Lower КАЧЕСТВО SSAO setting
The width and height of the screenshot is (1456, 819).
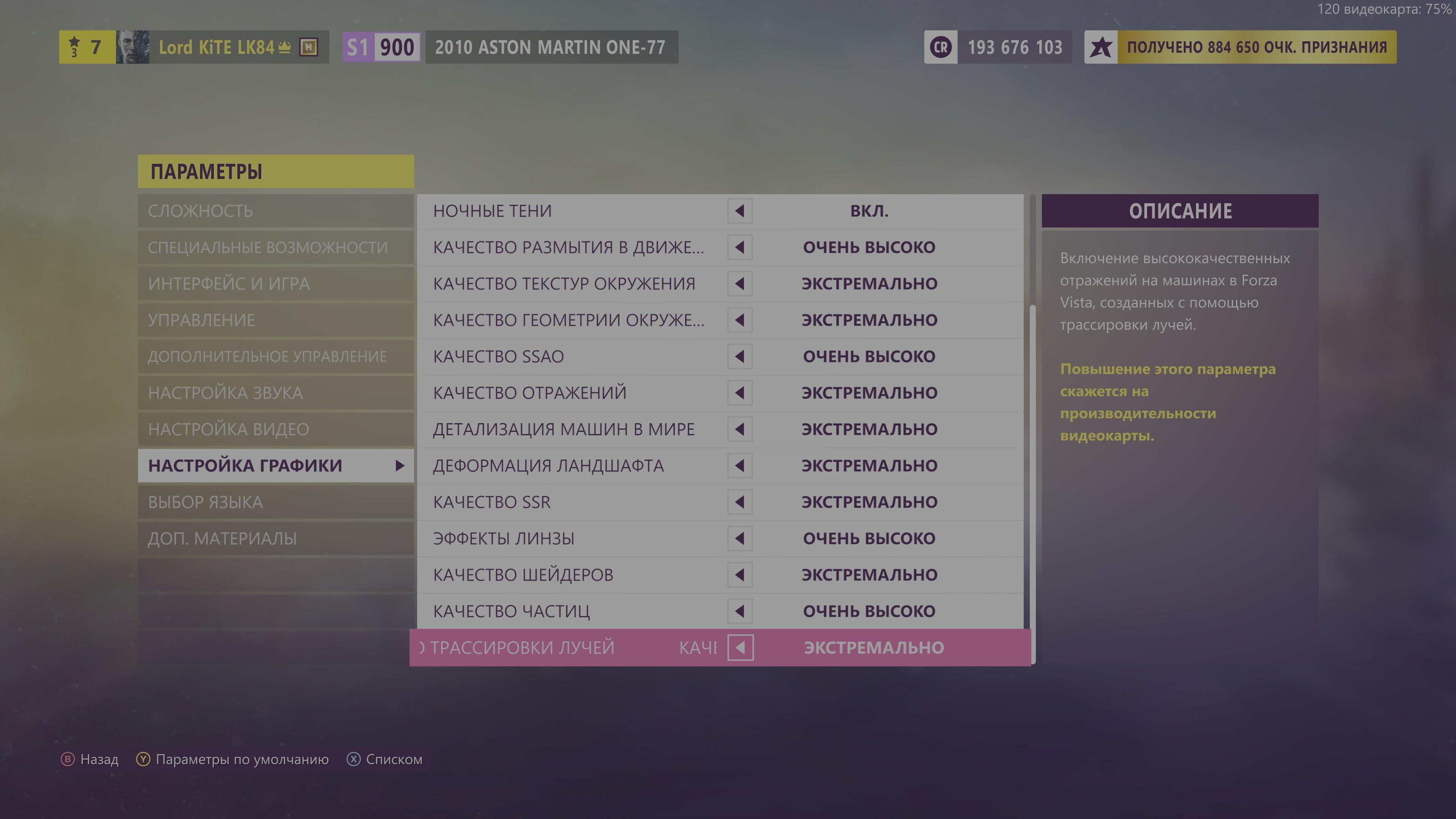pos(740,356)
